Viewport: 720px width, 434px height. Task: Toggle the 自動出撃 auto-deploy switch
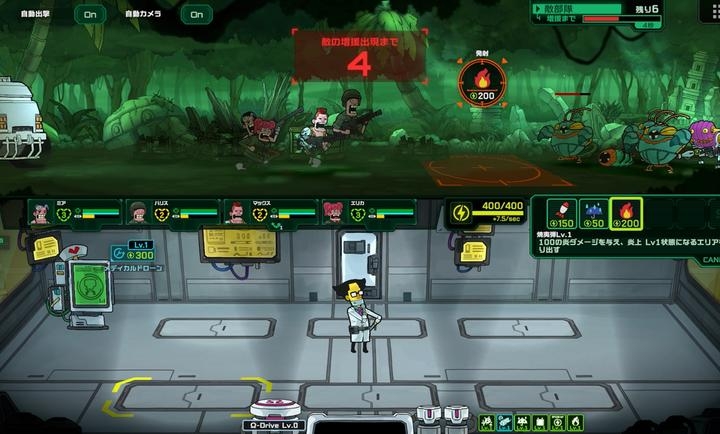[x=91, y=14]
